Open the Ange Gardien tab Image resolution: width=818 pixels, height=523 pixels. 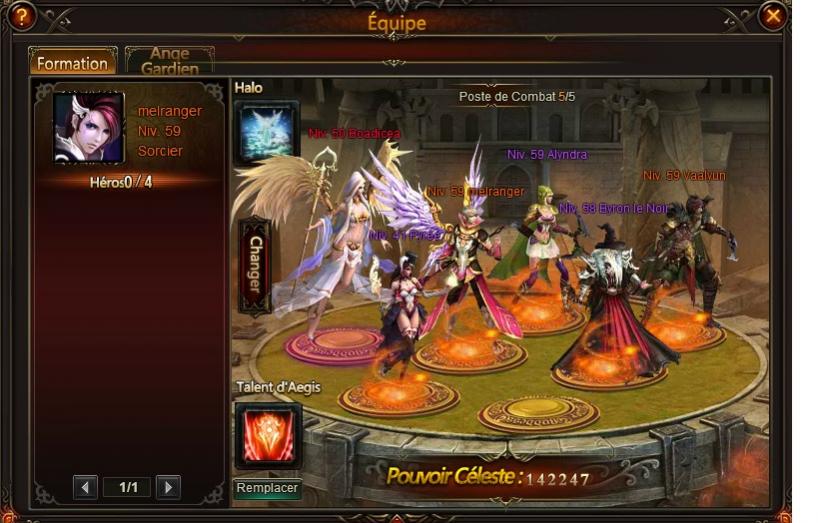pos(169,61)
